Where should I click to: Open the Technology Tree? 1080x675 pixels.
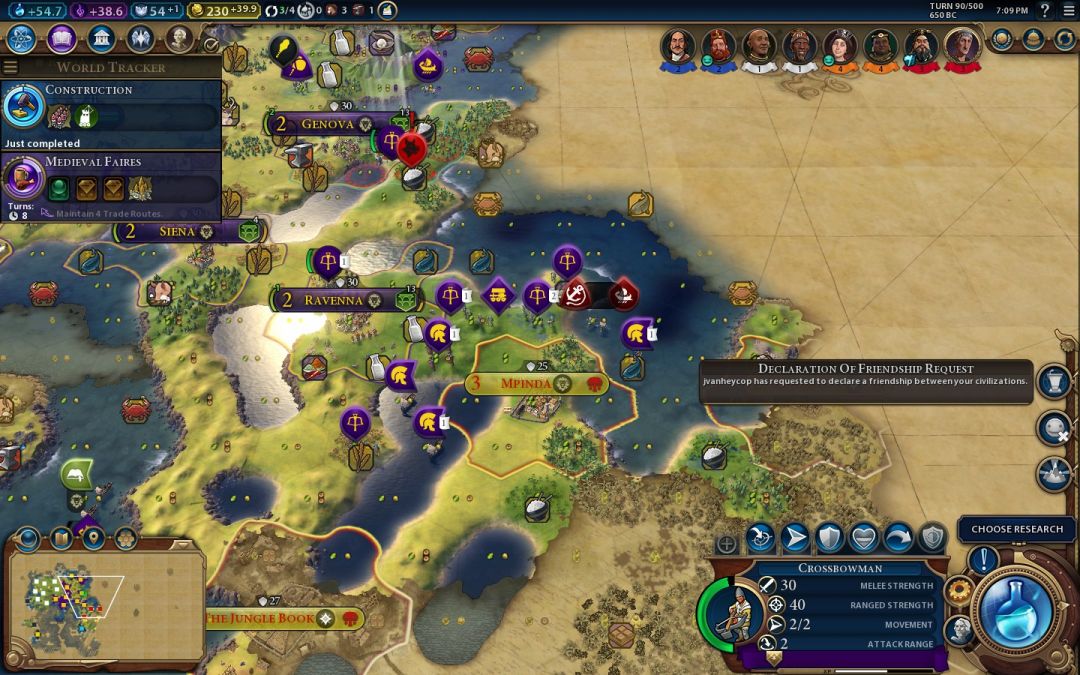tap(22, 39)
